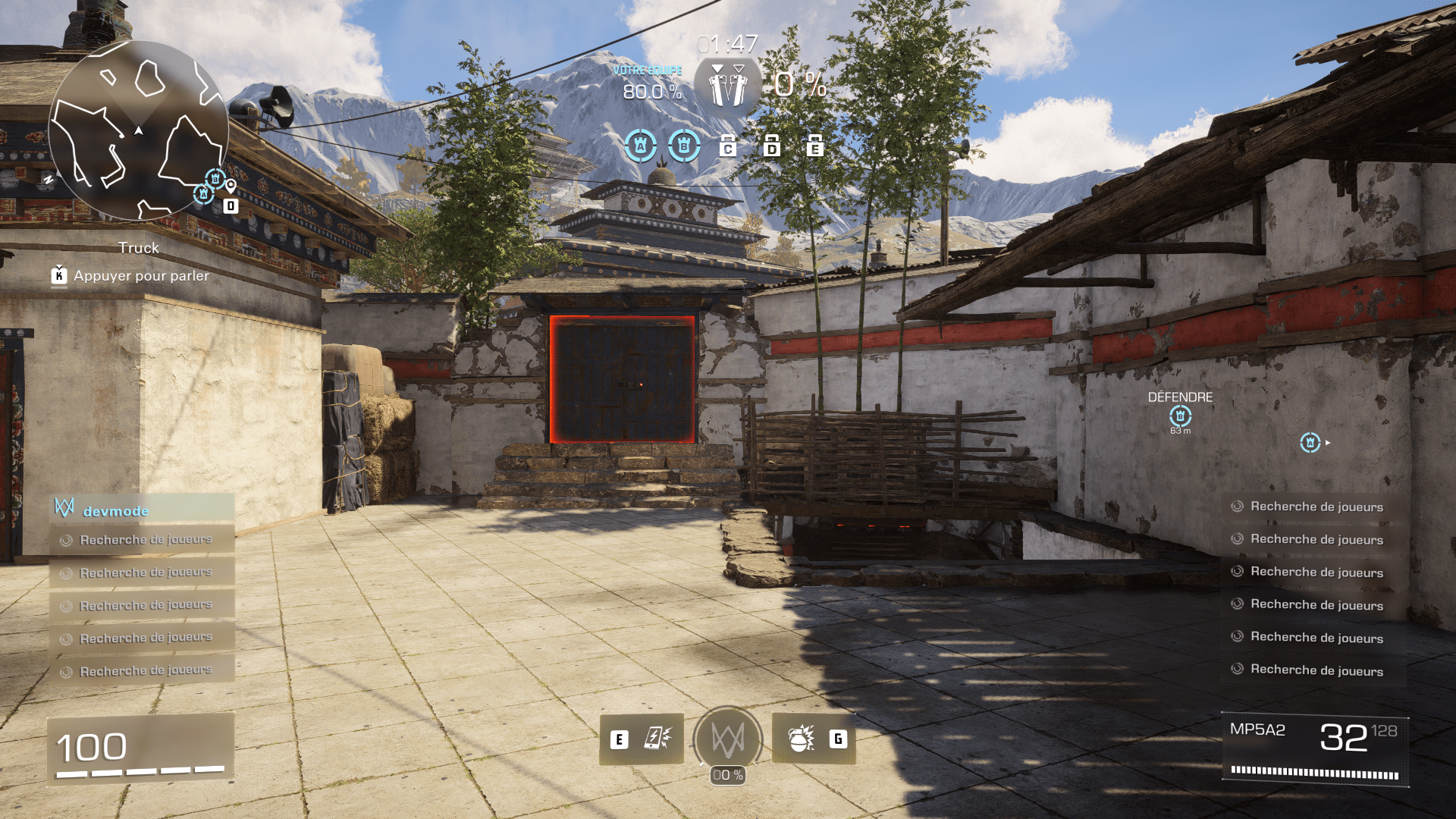Select objective B icon in top tracker

pyautogui.click(x=683, y=145)
